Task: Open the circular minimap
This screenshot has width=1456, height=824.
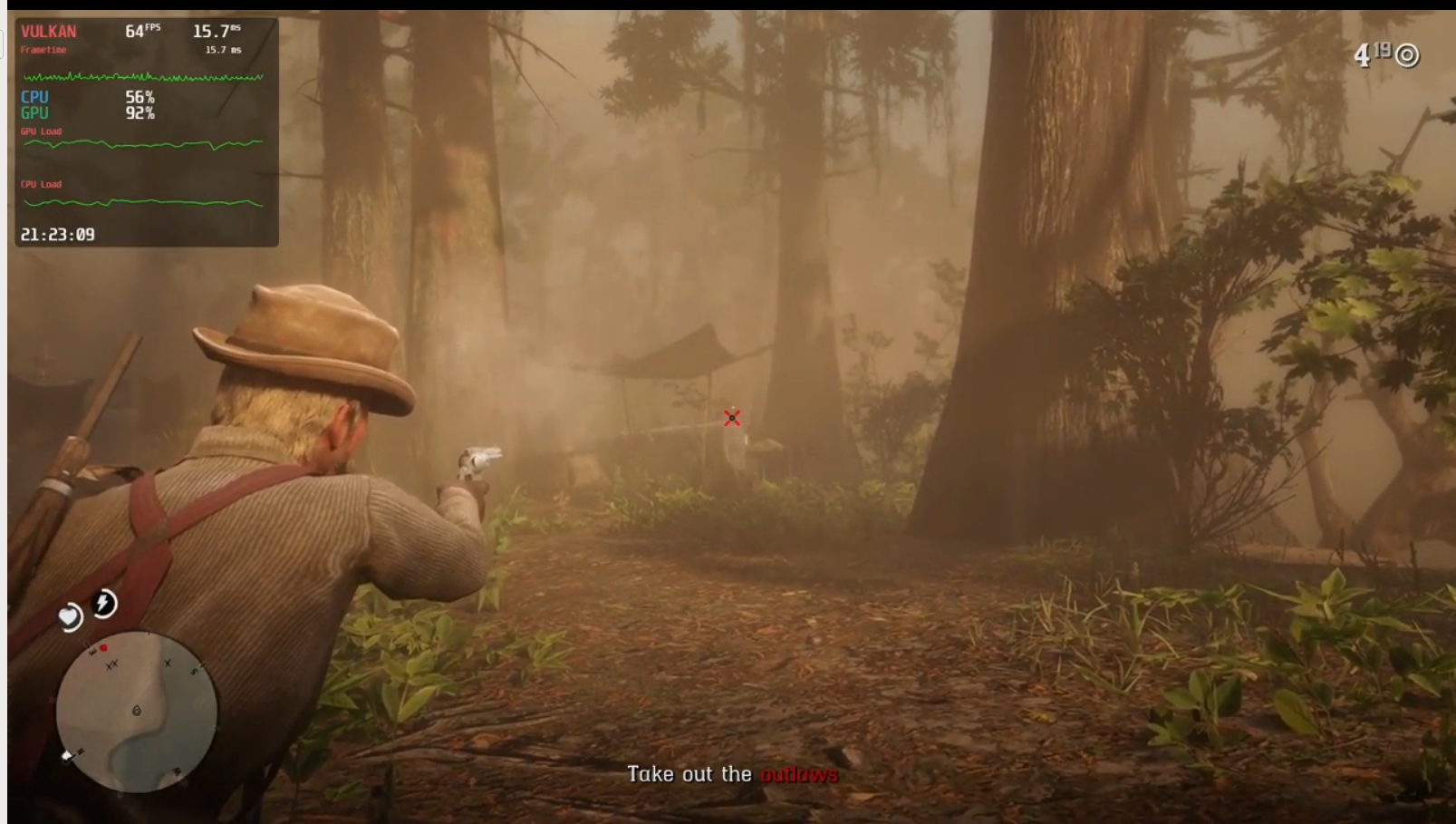Action: 137,712
